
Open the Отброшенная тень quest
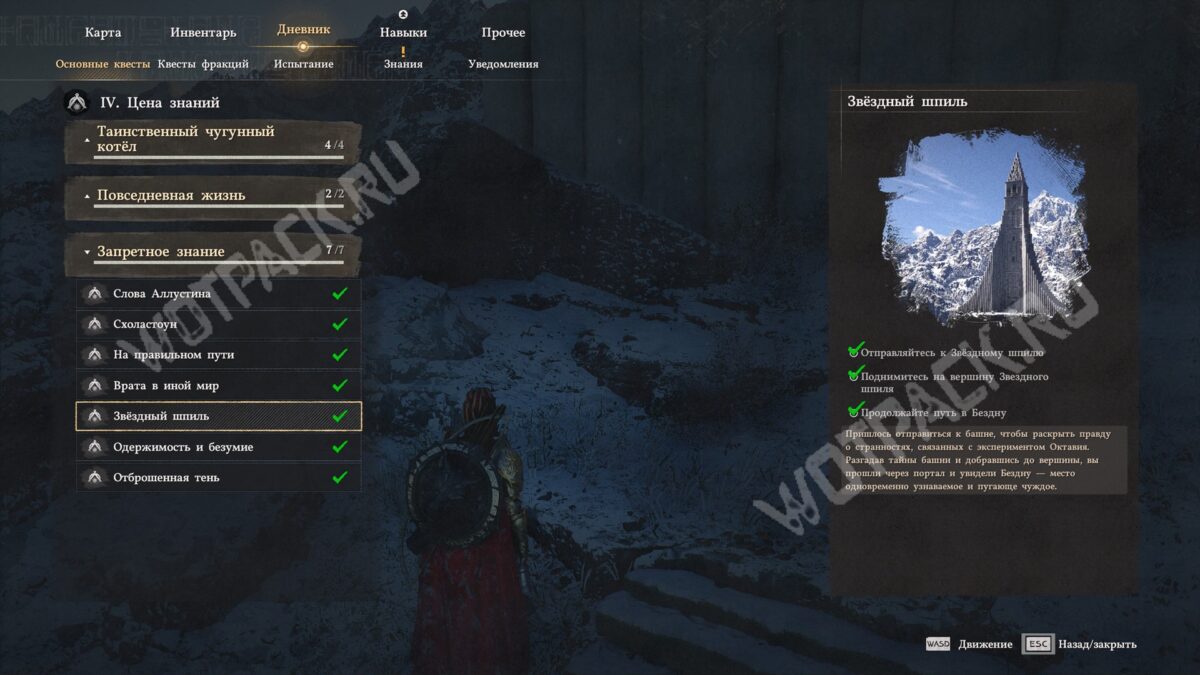click(x=218, y=478)
